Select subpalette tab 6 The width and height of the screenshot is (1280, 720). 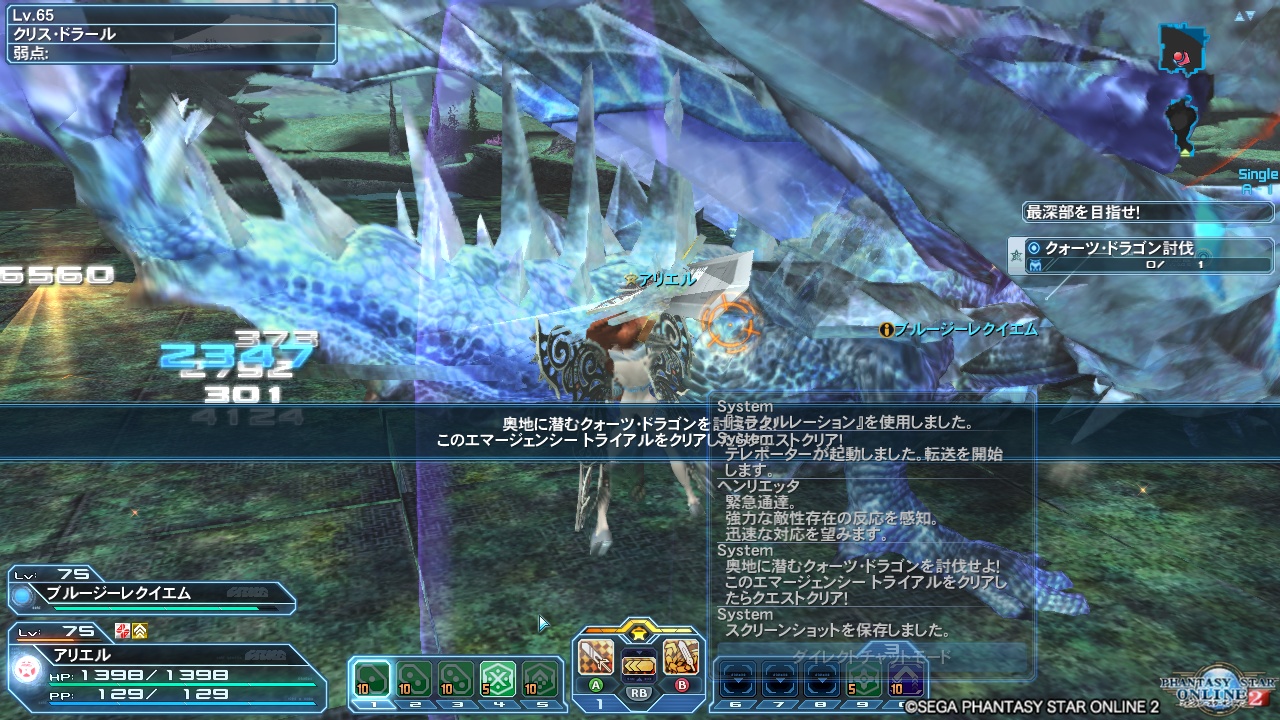point(736,704)
